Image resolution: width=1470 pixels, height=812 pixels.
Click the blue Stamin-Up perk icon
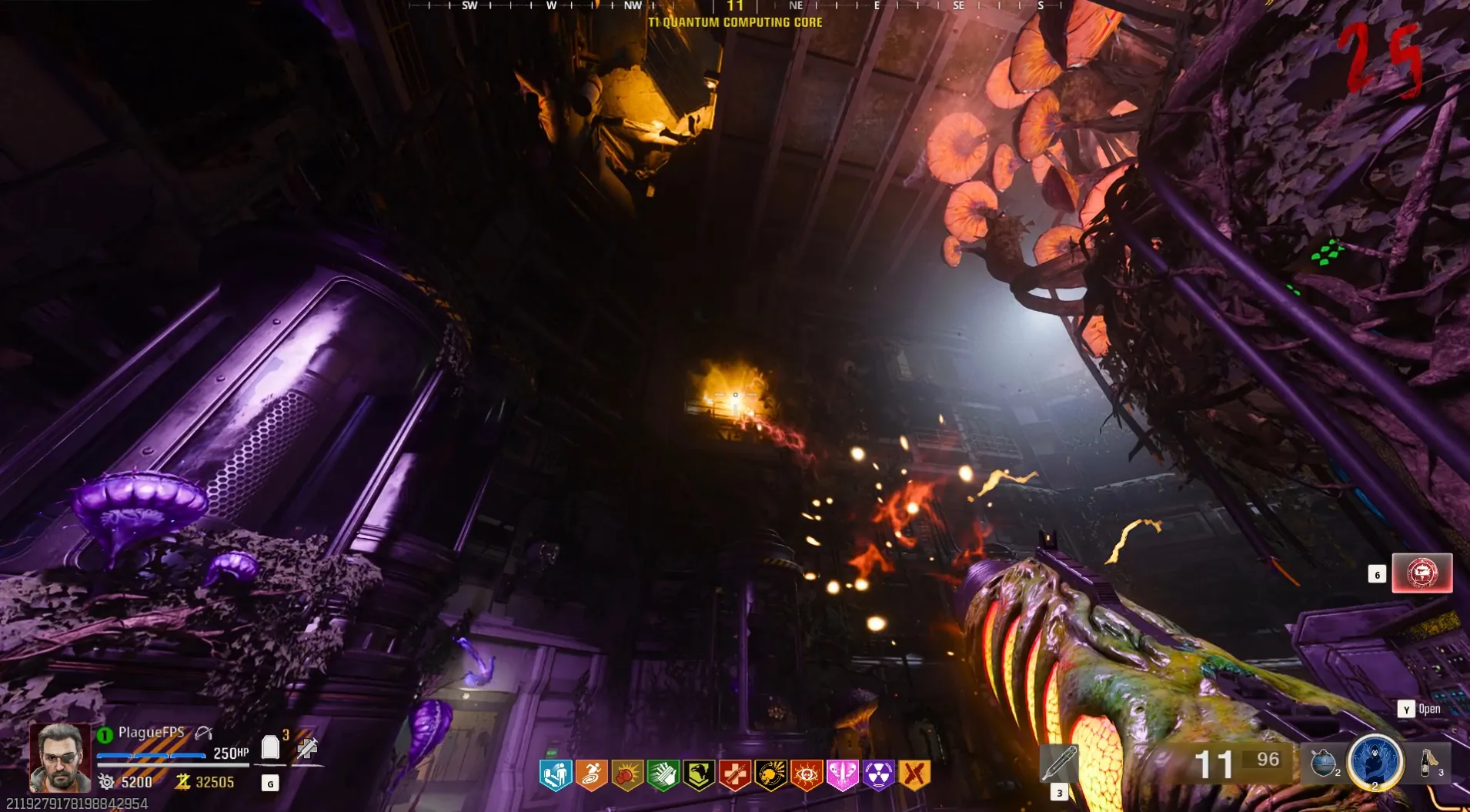tap(556, 775)
